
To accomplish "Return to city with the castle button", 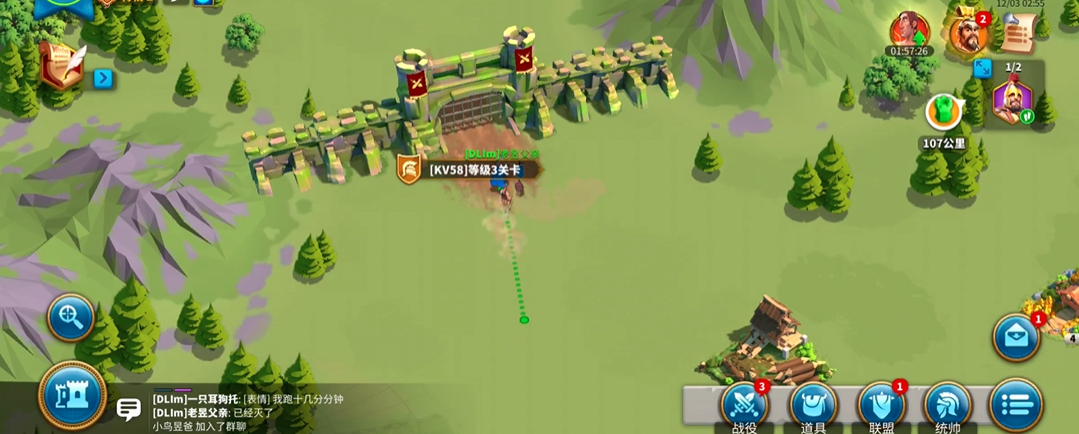I will (x=73, y=396).
